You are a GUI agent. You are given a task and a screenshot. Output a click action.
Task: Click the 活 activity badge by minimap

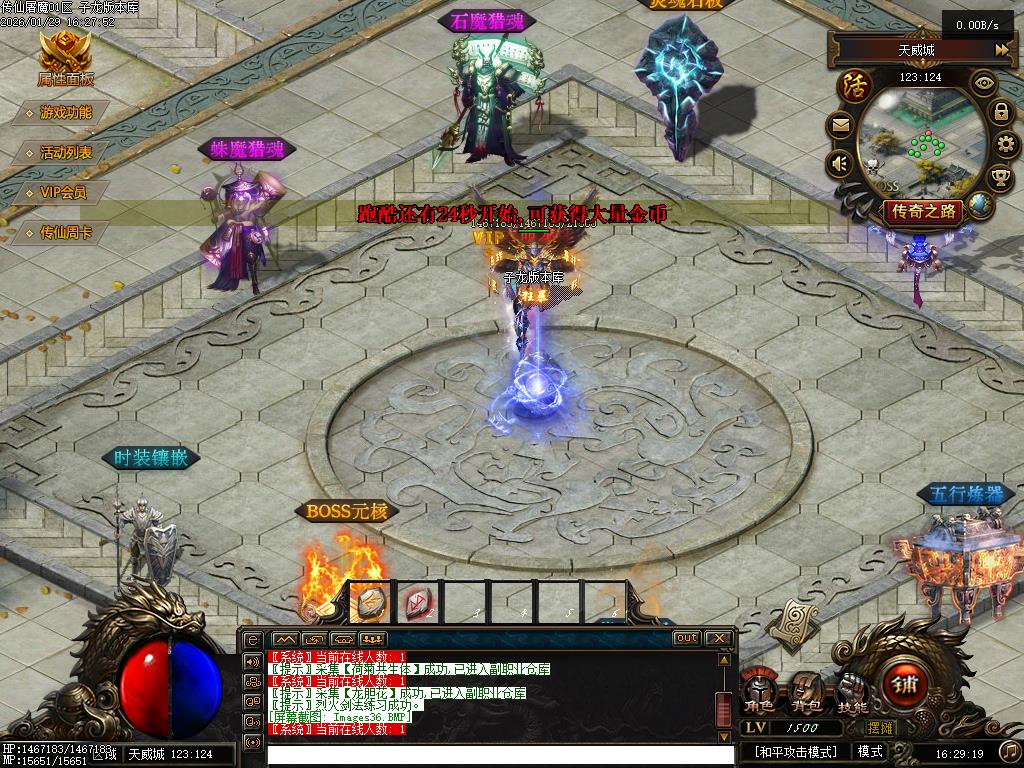click(x=855, y=84)
